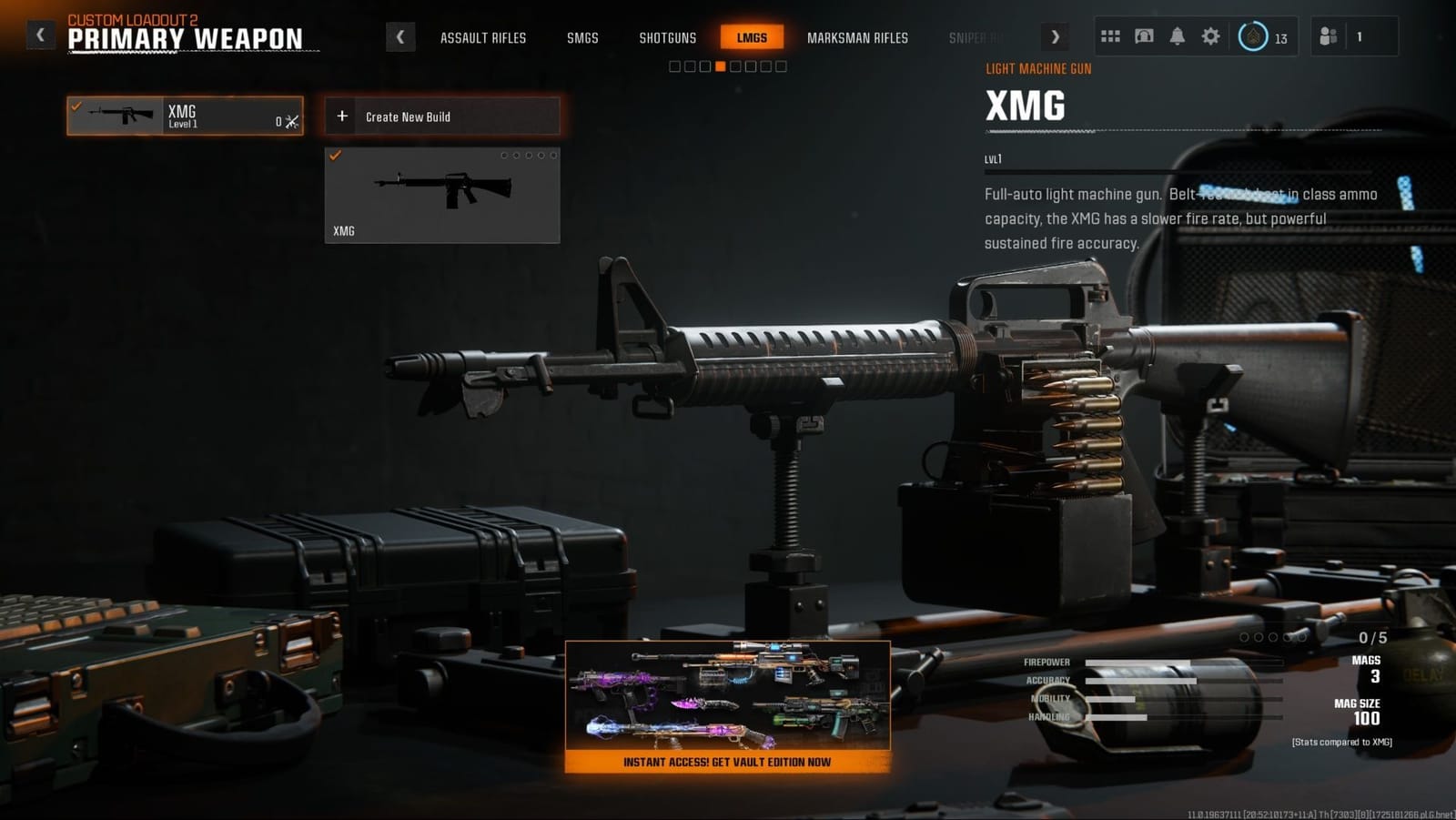This screenshot has height=820, width=1456.
Task: Switch to the Marksman Rifles tab
Action: point(856,38)
